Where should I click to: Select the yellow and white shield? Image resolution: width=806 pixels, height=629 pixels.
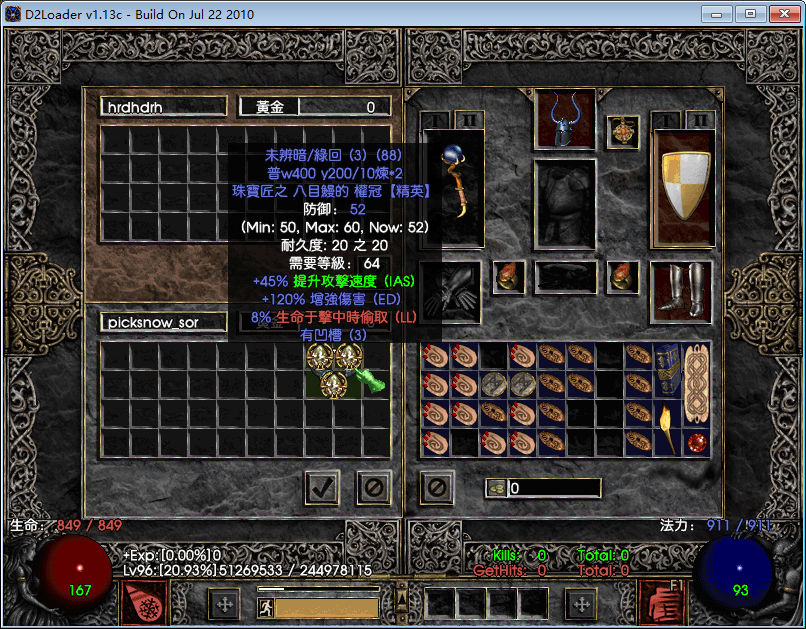(683, 187)
